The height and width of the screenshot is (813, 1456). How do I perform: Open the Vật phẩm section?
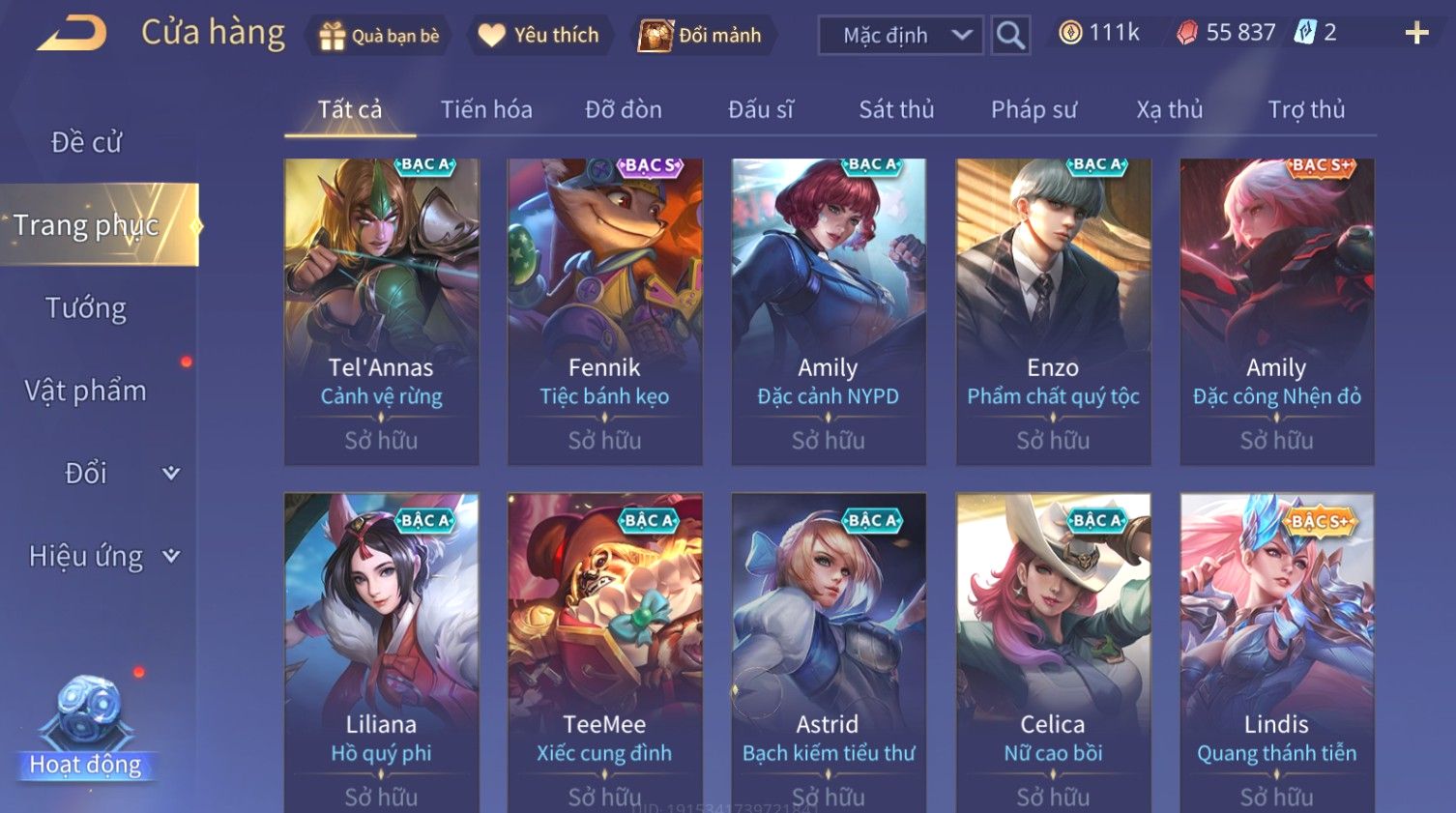[x=86, y=391]
